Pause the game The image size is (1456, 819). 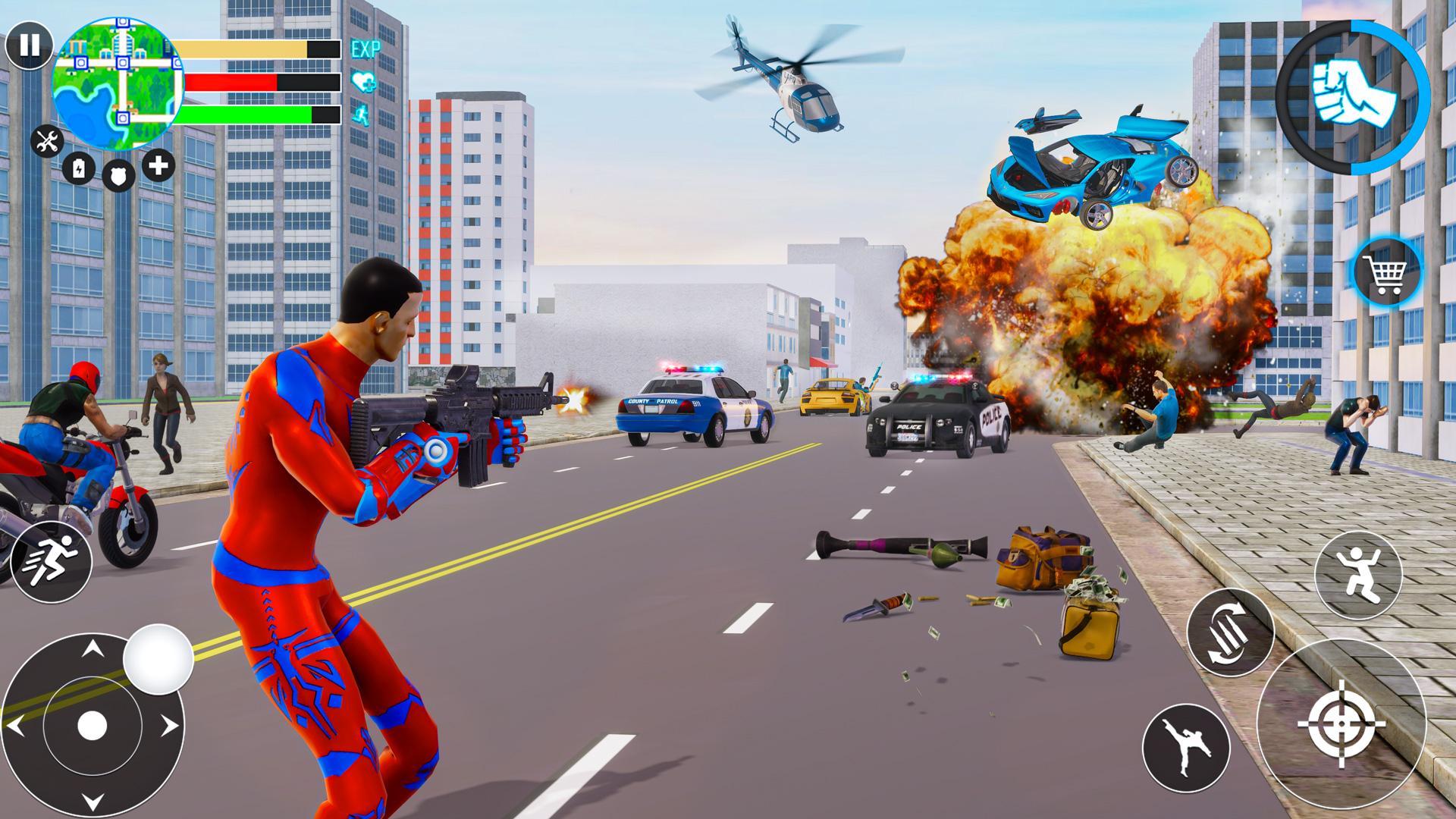[29, 45]
